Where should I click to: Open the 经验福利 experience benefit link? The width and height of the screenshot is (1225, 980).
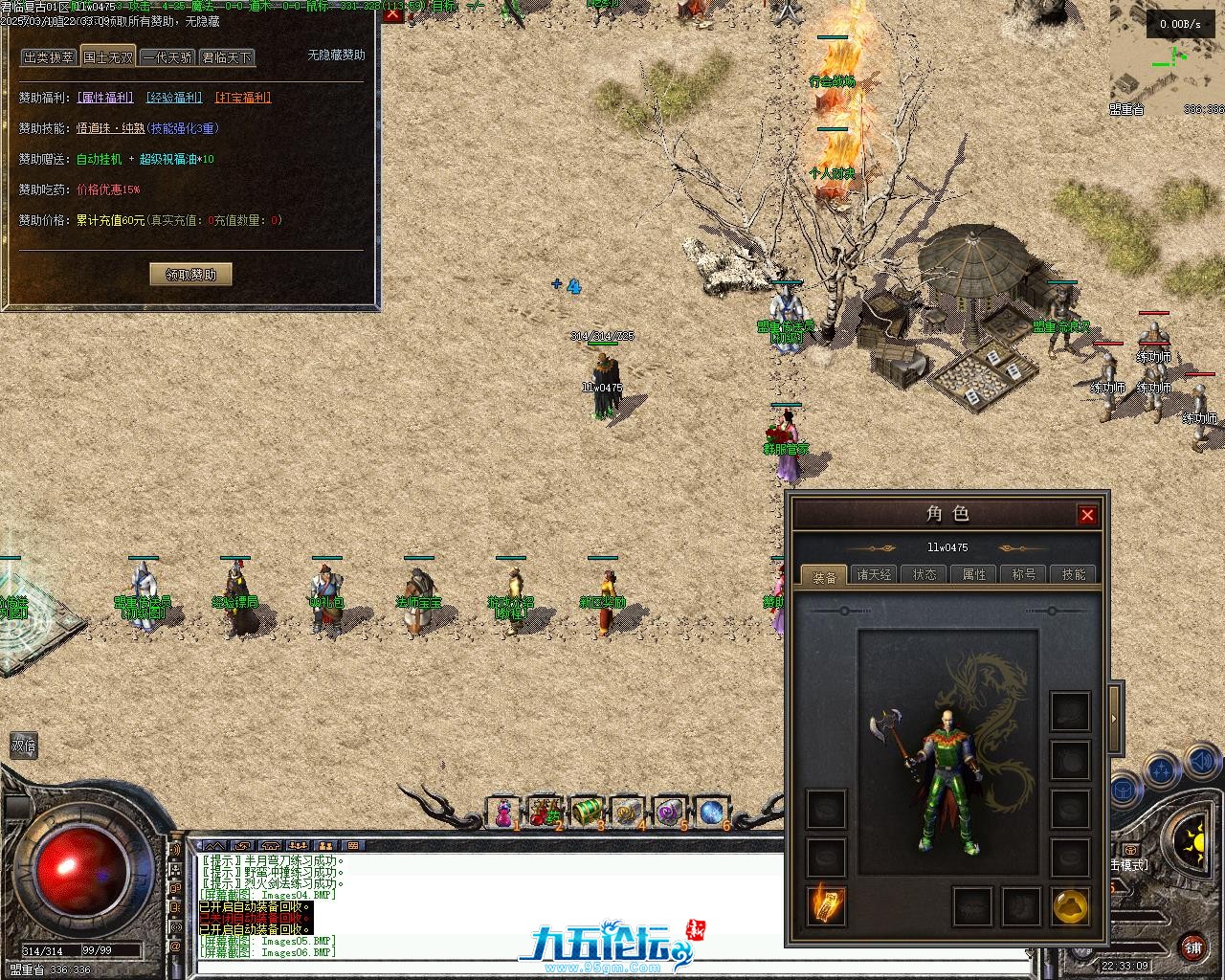coord(174,98)
